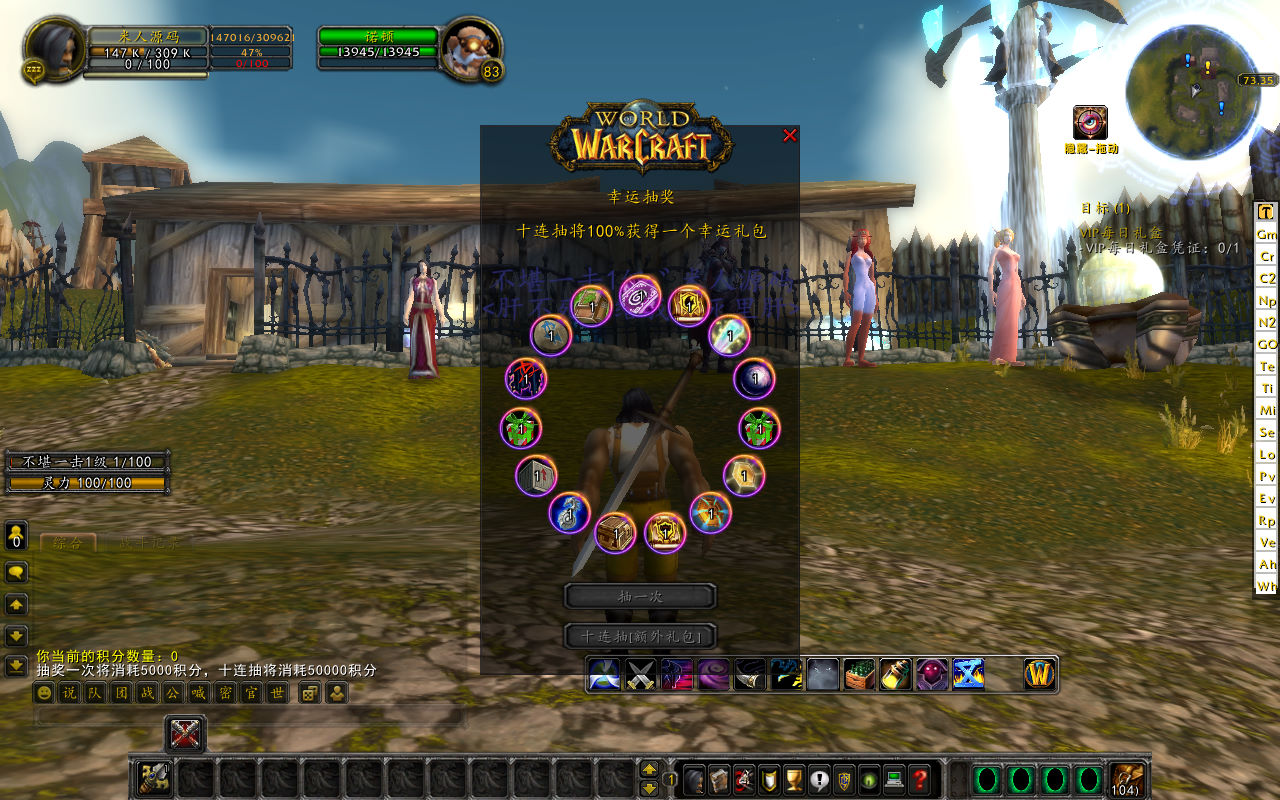
Task: Open the minimap
Action: [1190, 90]
